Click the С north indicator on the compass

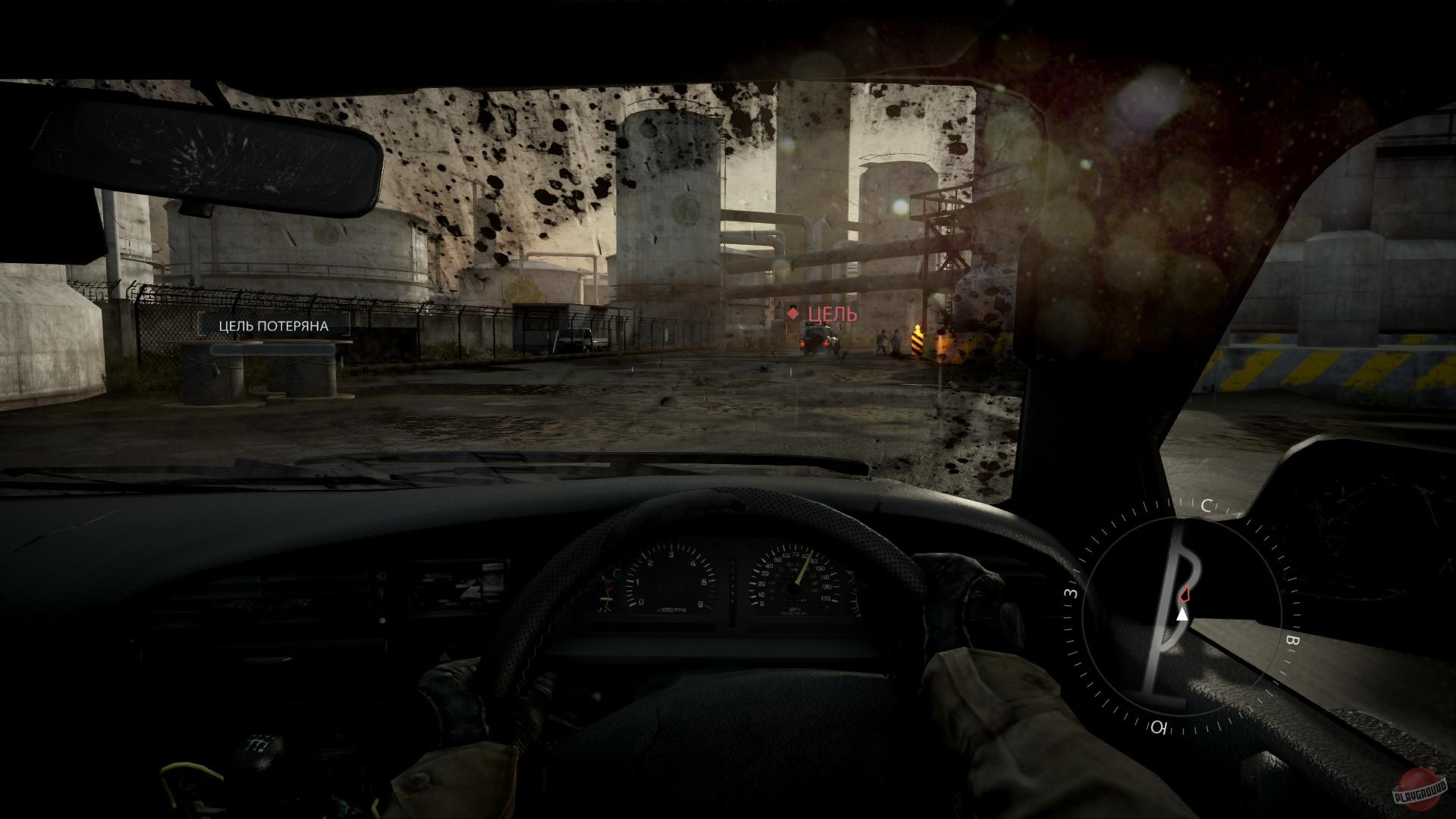1207,504
